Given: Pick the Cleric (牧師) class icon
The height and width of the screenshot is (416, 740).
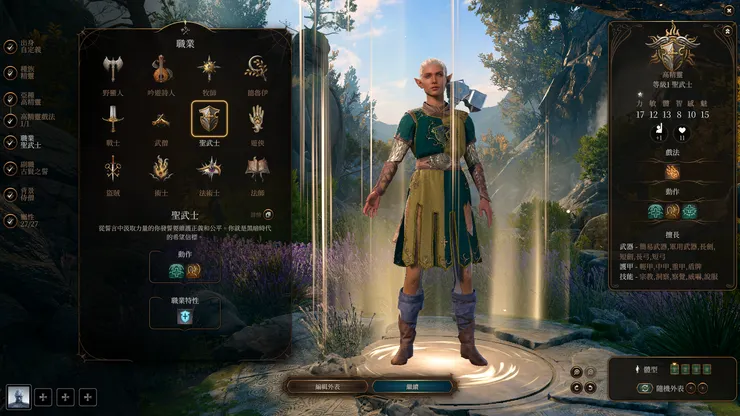Looking at the screenshot, I should tap(209, 70).
